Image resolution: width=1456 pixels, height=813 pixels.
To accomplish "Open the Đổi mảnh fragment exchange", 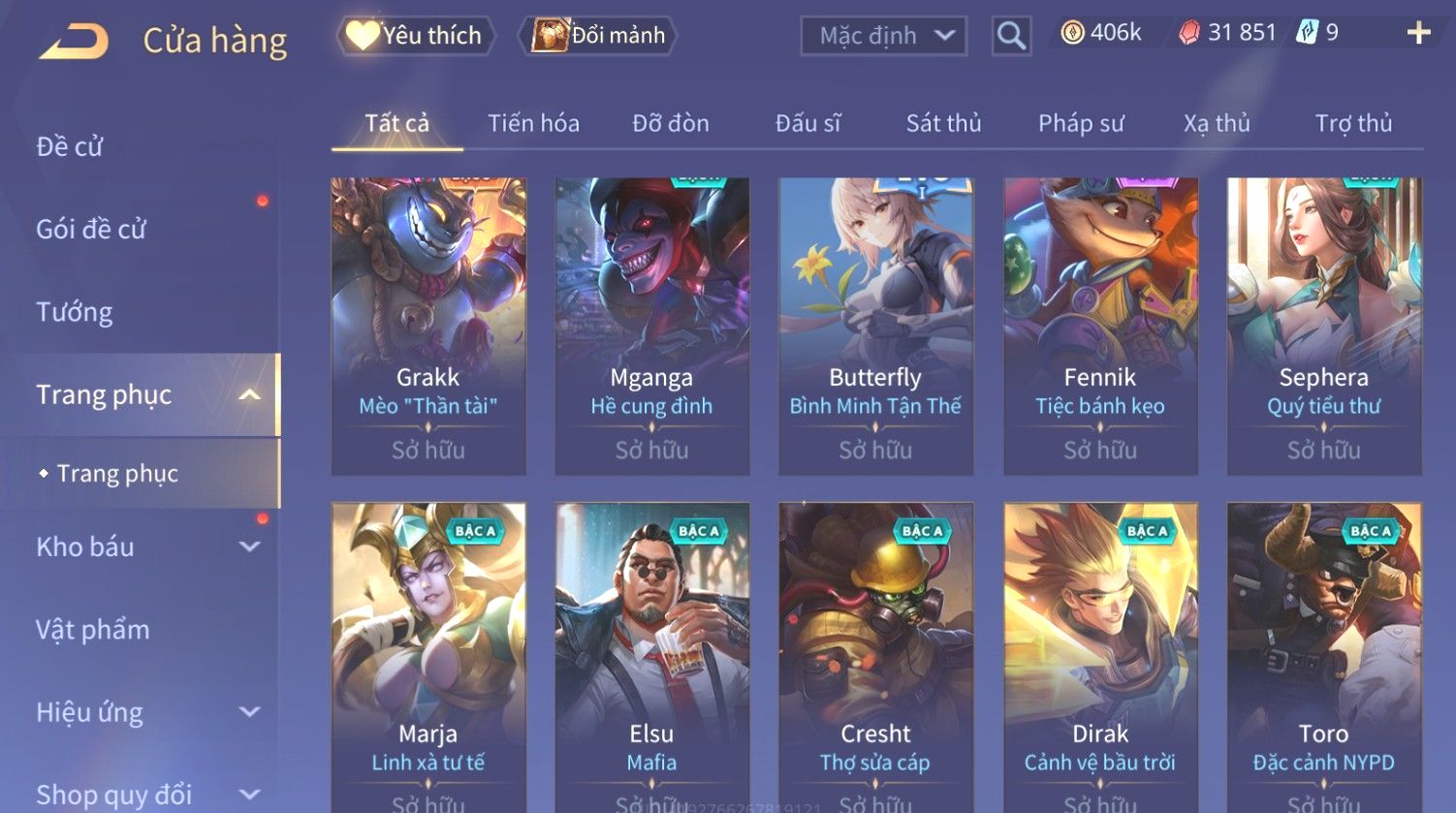I will 598,36.
